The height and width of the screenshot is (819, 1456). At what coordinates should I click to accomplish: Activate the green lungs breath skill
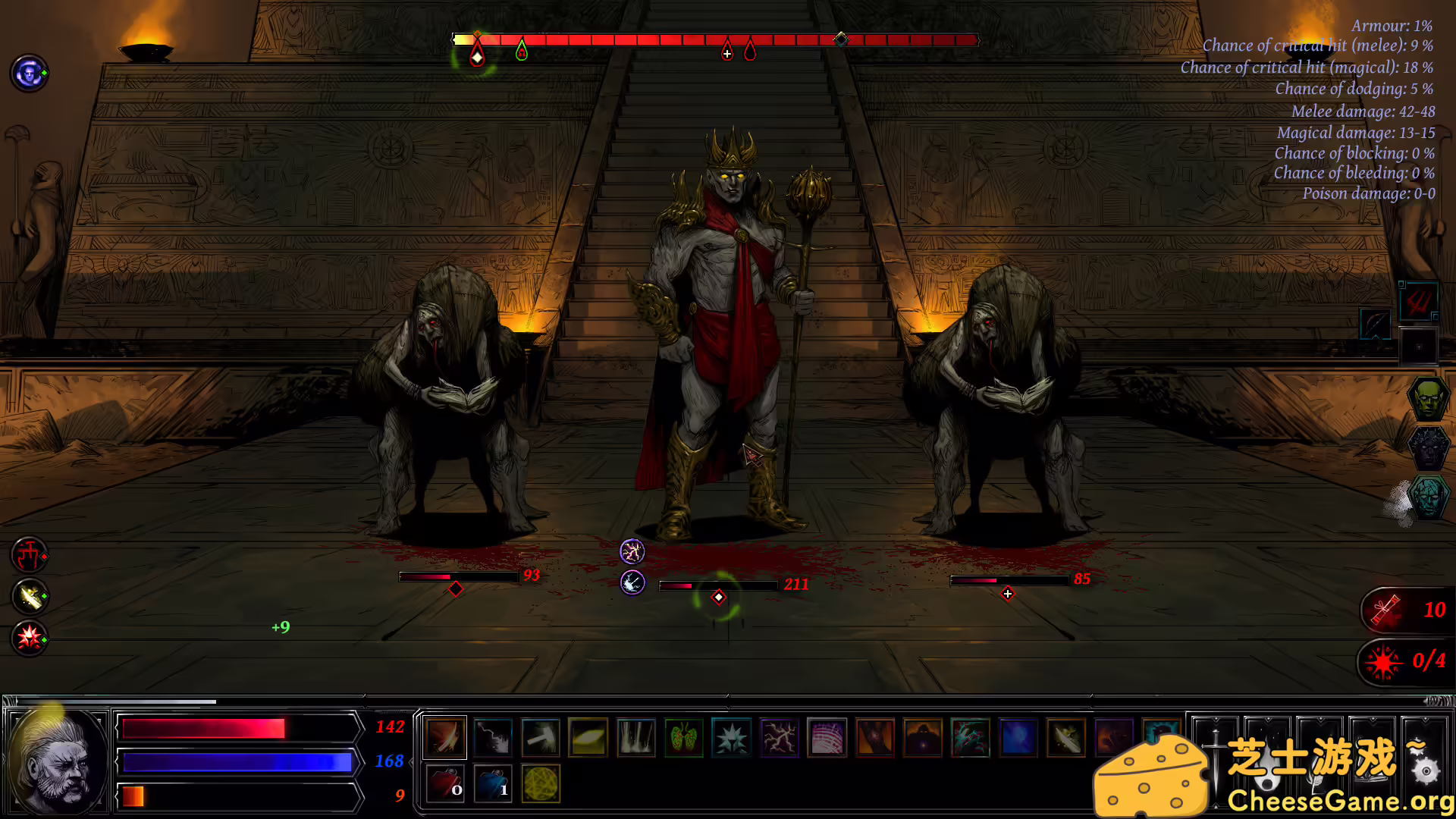pyautogui.click(x=684, y=737)
